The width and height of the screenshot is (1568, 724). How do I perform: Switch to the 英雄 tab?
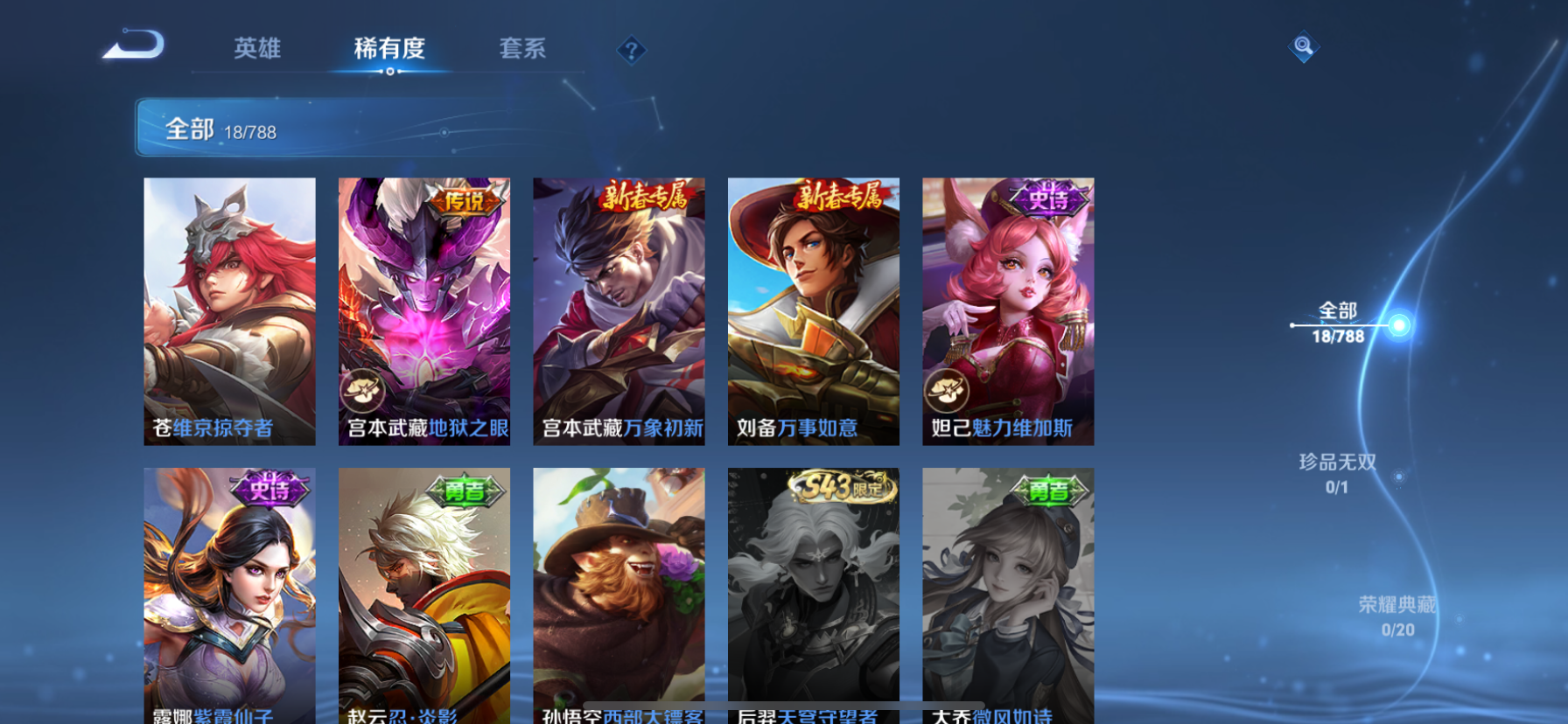click(x=255, y=49)
